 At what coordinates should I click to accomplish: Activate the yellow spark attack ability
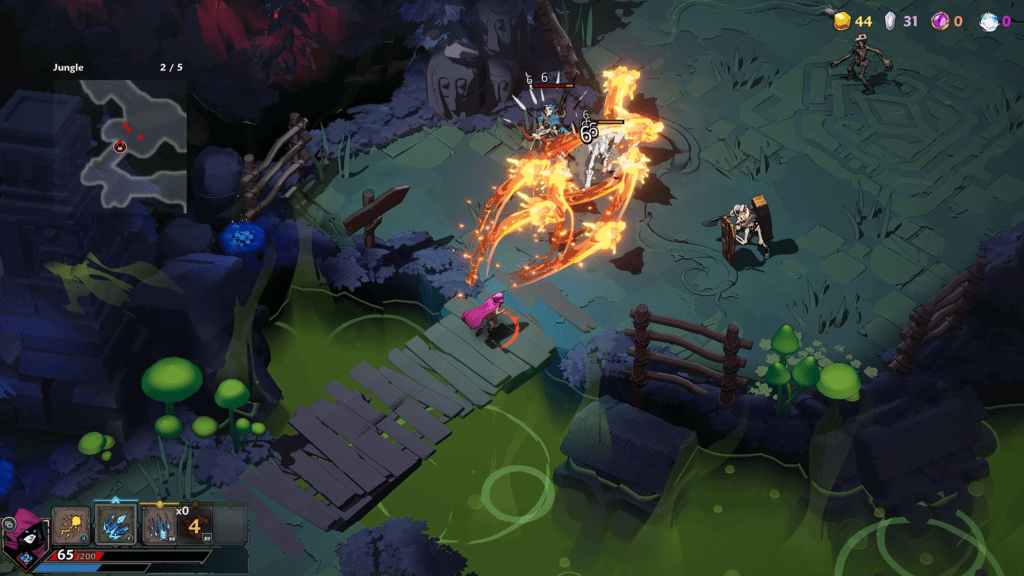[72, 524]
